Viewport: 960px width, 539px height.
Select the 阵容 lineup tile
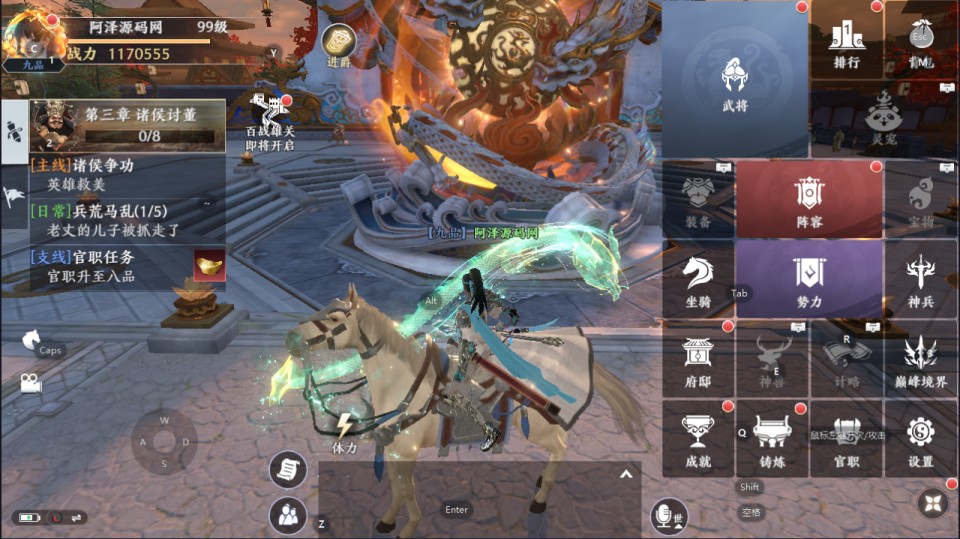coord(809,199)
